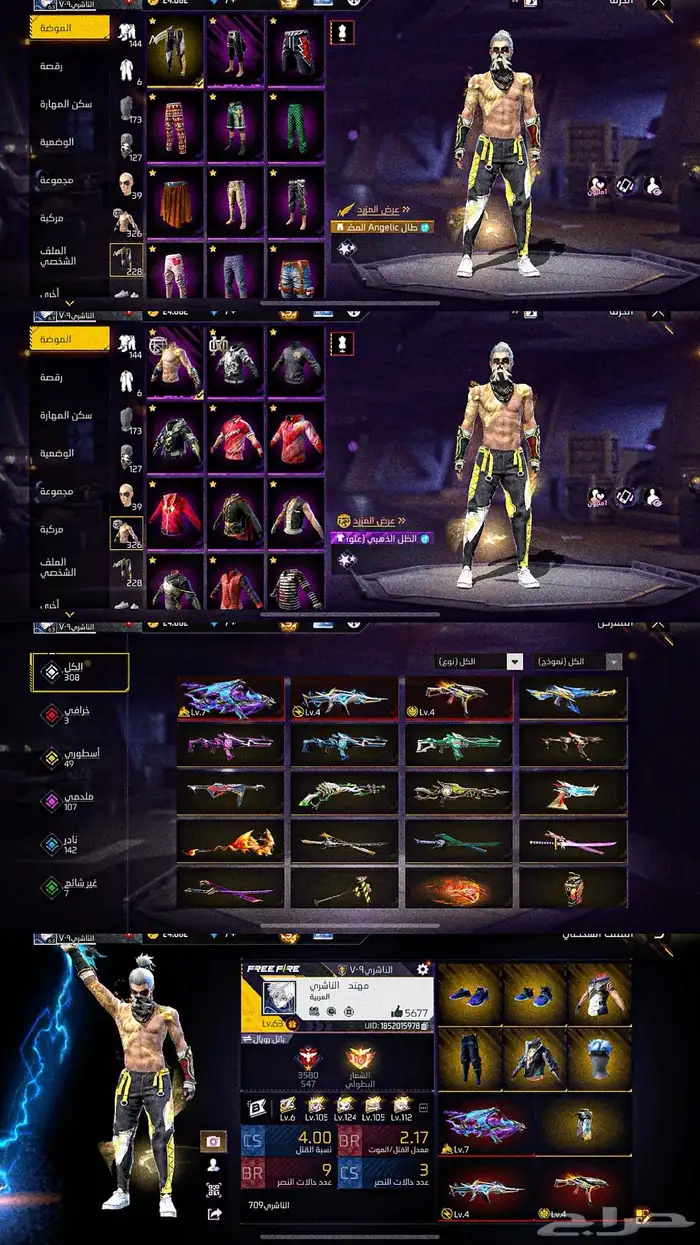Screen dimensions: 700x1245
Task: Open the weapon model (نموذج) dropdown
Action: click(578, 662)
